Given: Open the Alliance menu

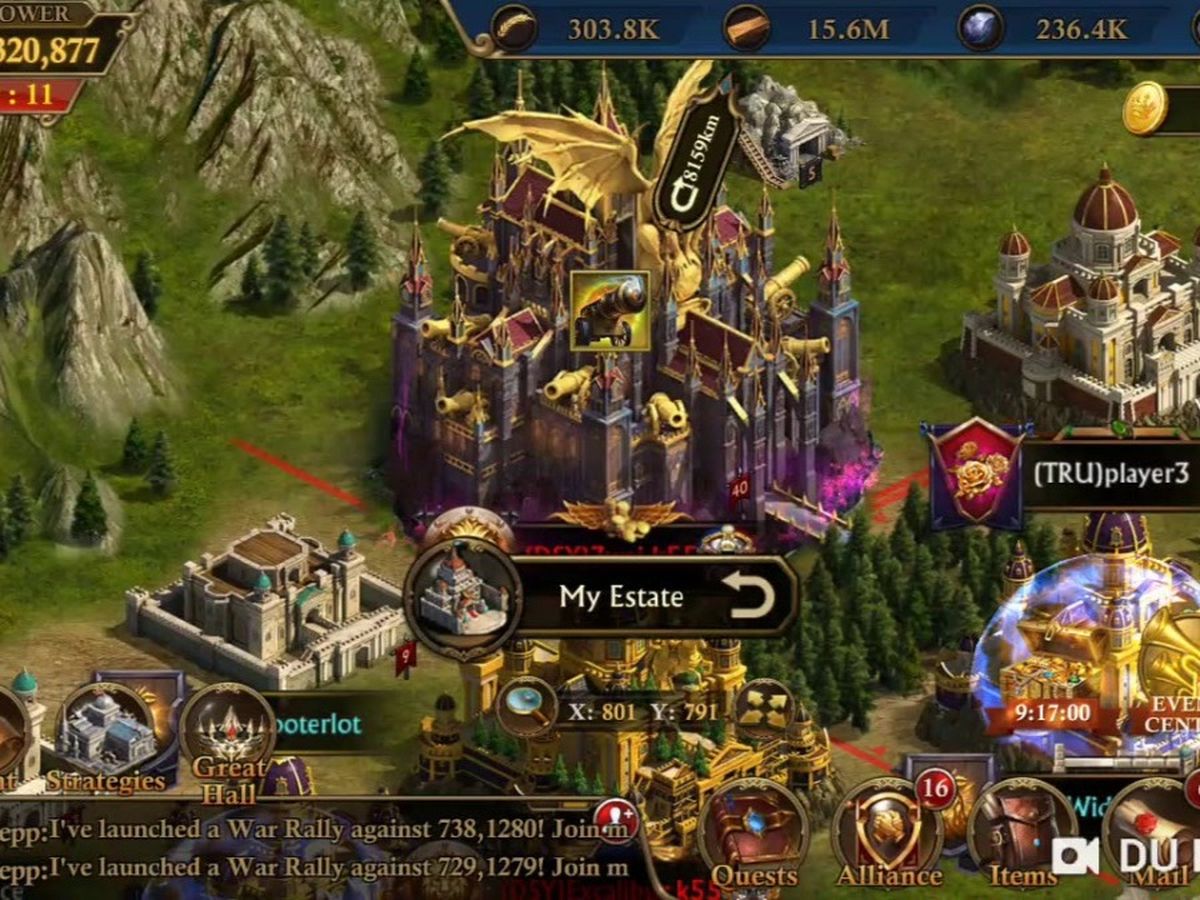Looking at the screenshot, I should click(888, 838).
